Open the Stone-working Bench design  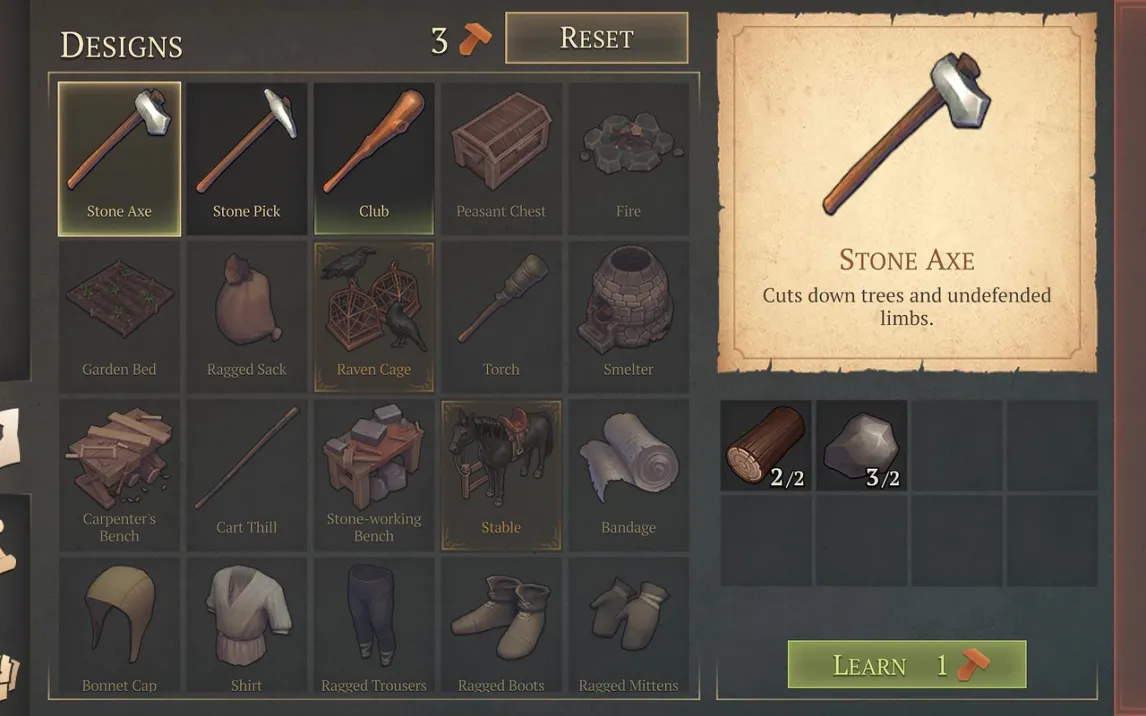click(374, 474)
